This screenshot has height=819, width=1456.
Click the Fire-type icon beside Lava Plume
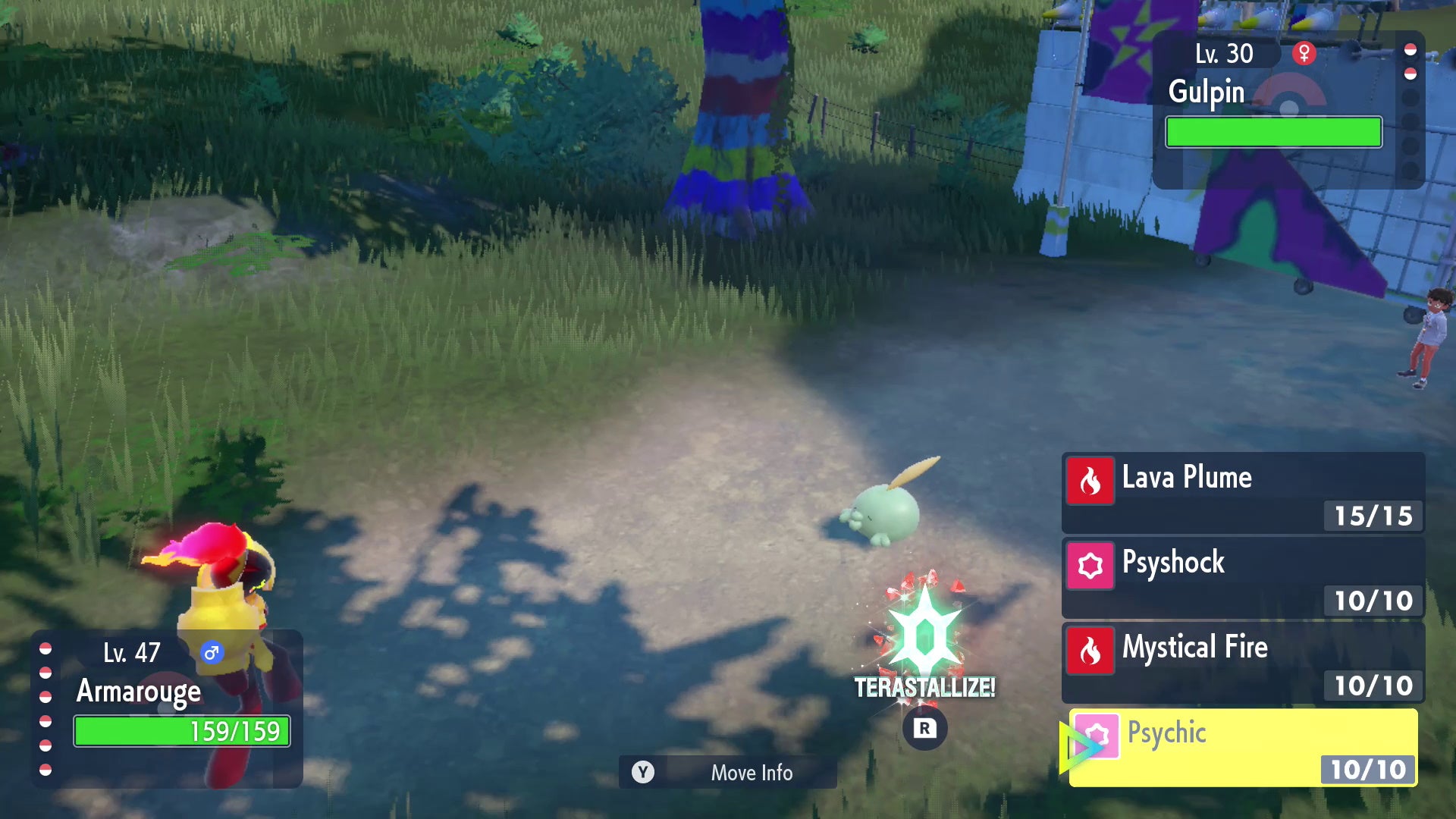1090,478
